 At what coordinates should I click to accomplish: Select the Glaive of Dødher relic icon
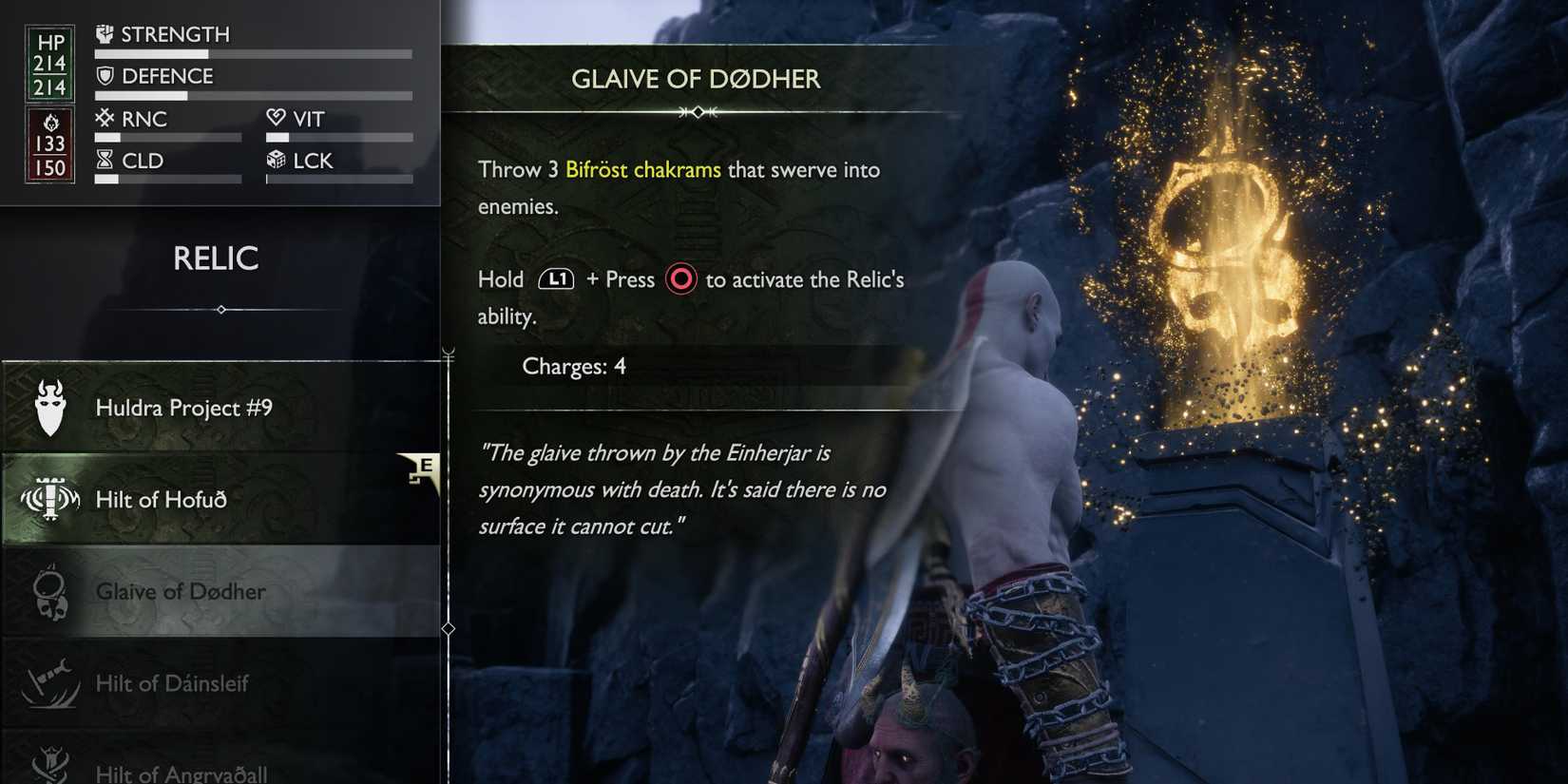(49, 589)
